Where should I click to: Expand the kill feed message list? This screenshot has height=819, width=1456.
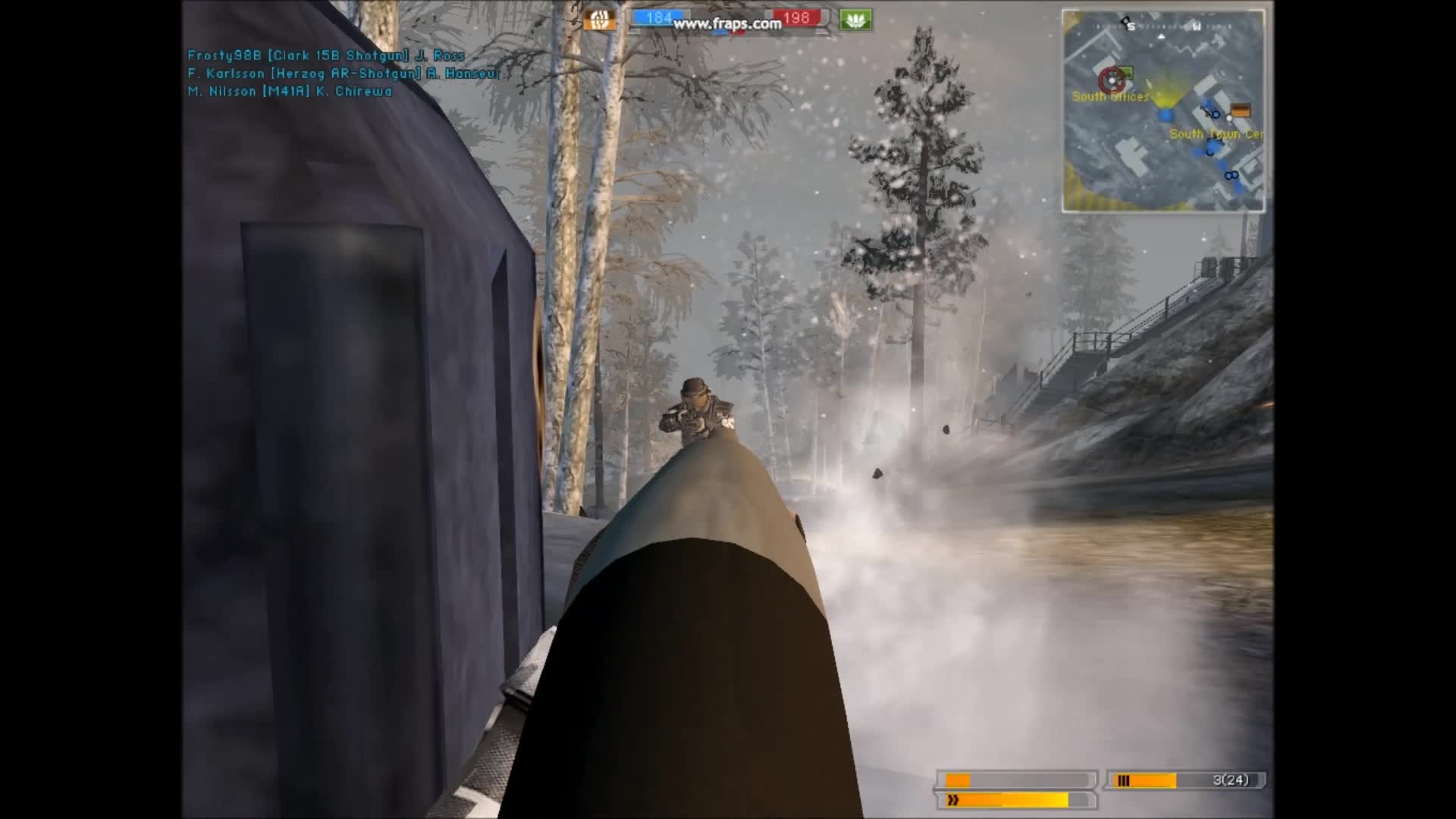[x=326, y=74]
